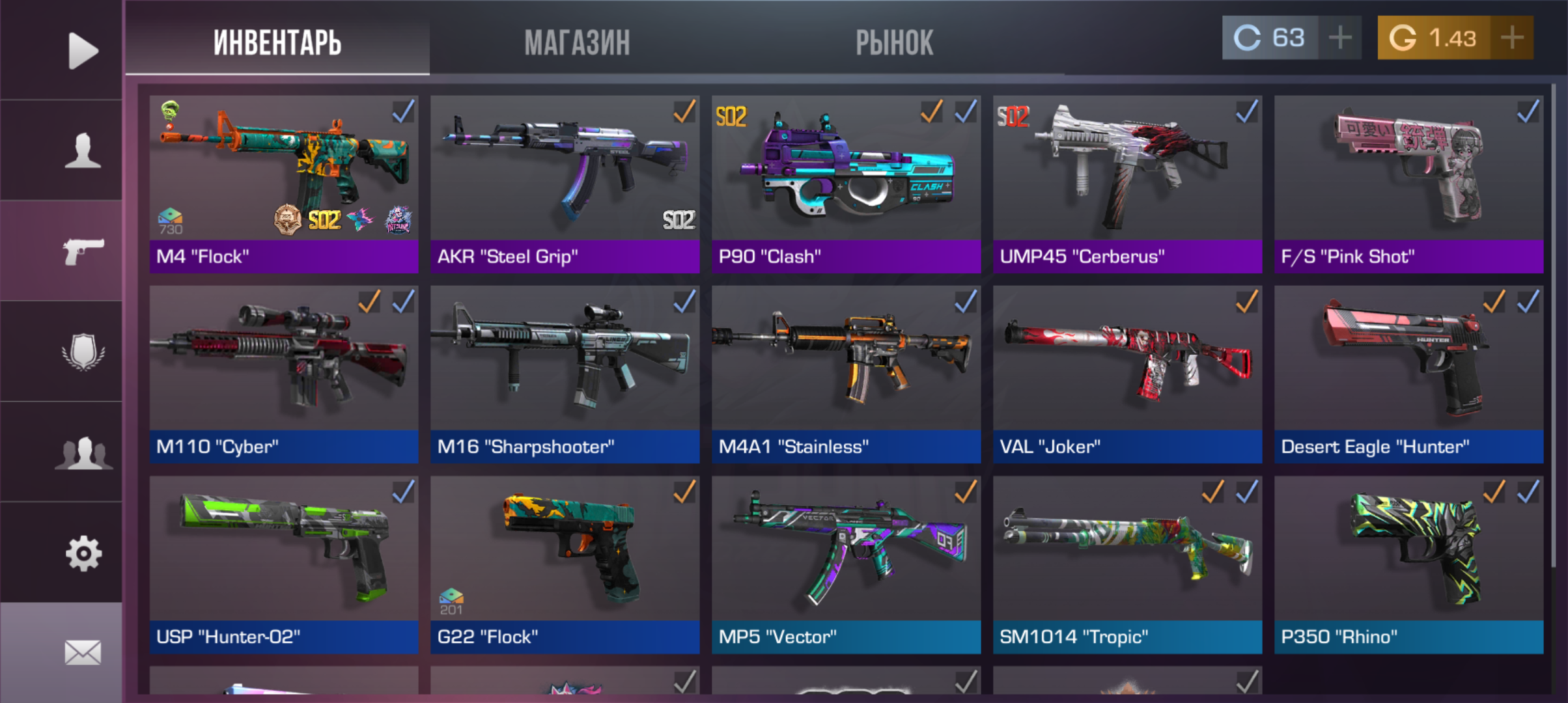Image resolution: width=1568 pixels, height=703 pixels.
Task: Add silver coins with the plus button
Action: (1339, 38)
